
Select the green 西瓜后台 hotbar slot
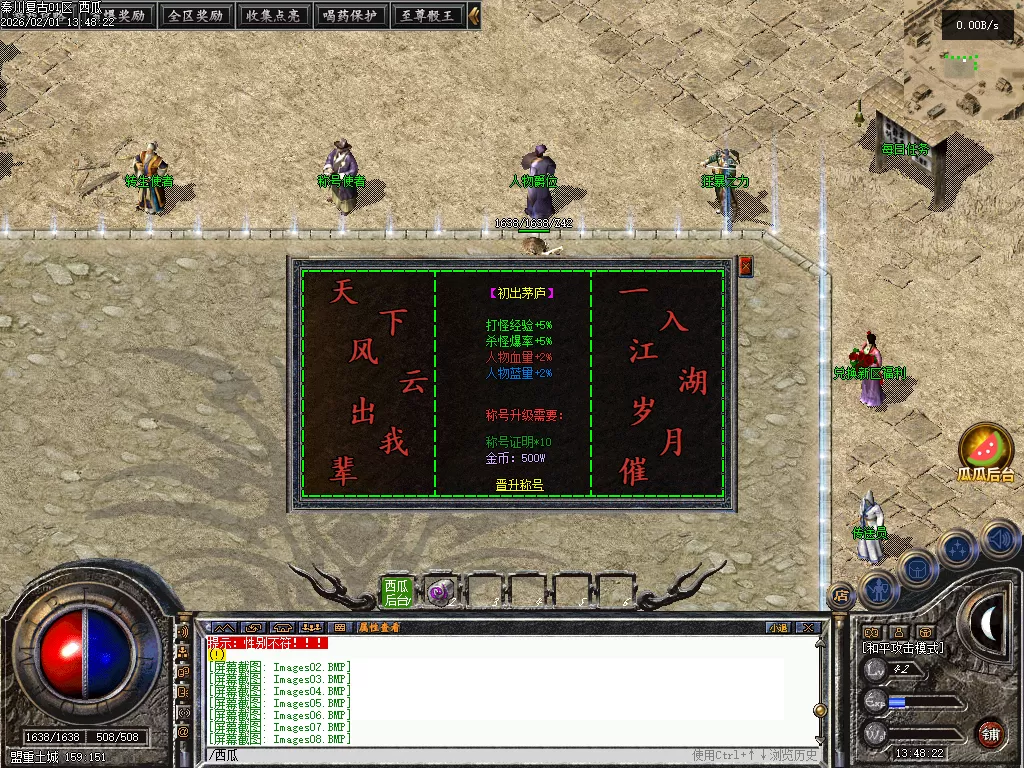(x=397, y=592)
